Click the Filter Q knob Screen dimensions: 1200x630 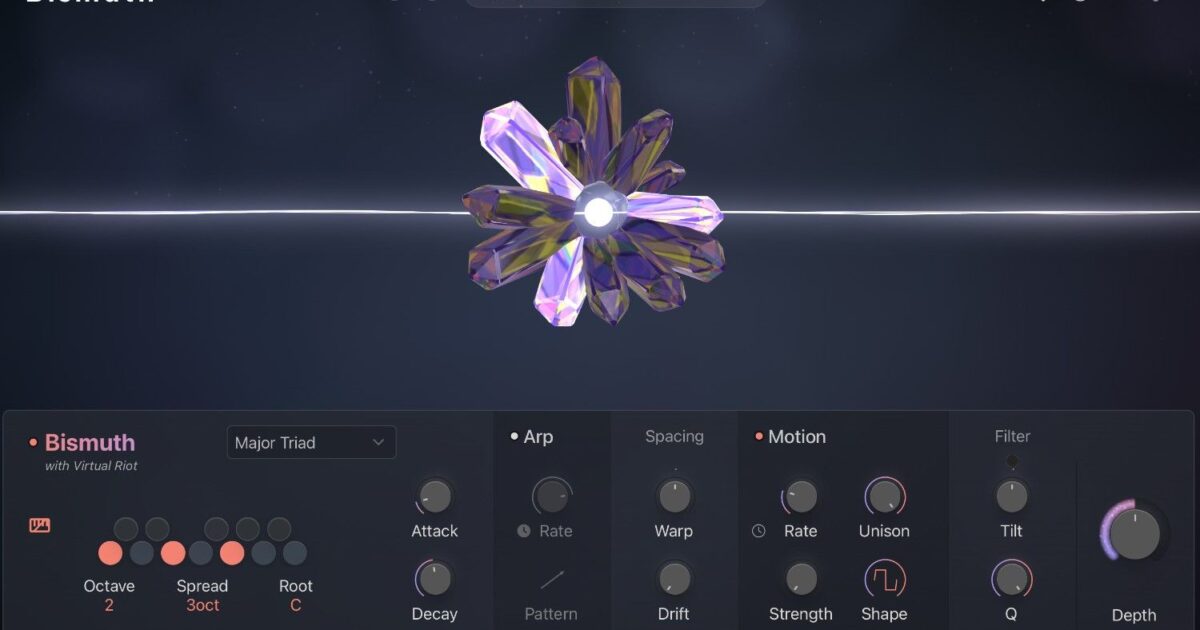tap(1011, 578)
